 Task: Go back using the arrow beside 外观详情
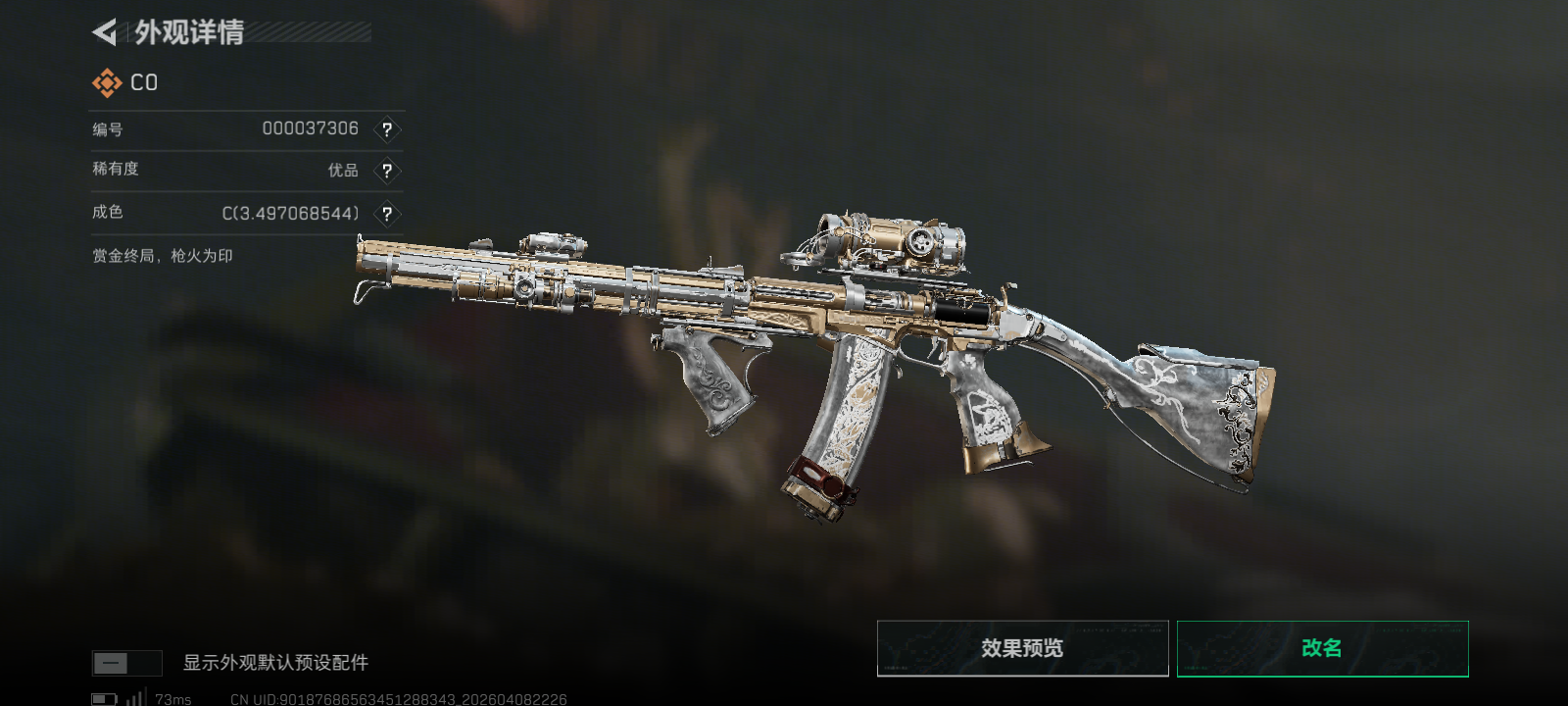[x=105, y=32]
